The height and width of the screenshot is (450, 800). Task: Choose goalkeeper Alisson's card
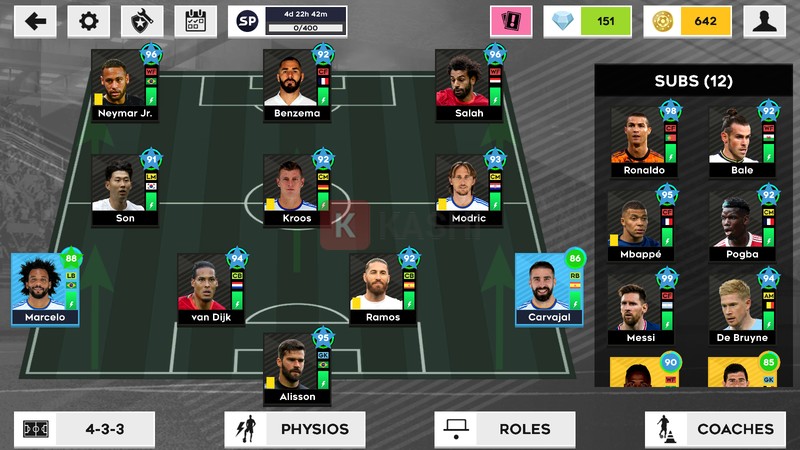pos(296,369)
